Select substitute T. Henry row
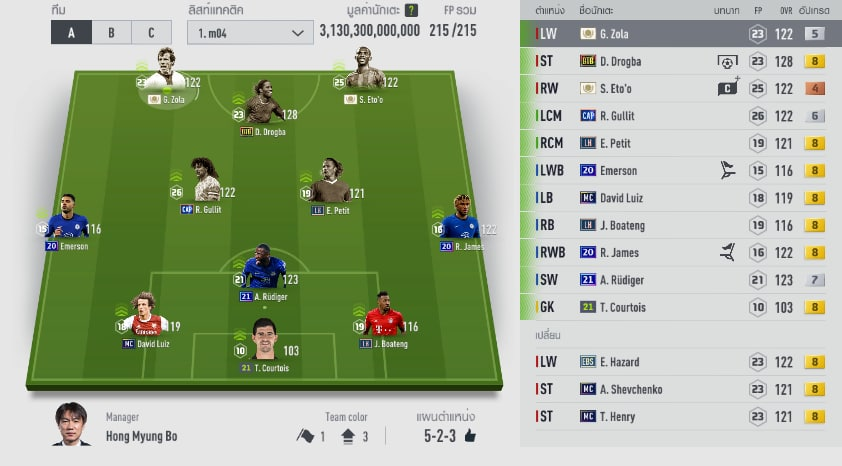842x466 pixels. 680,416
